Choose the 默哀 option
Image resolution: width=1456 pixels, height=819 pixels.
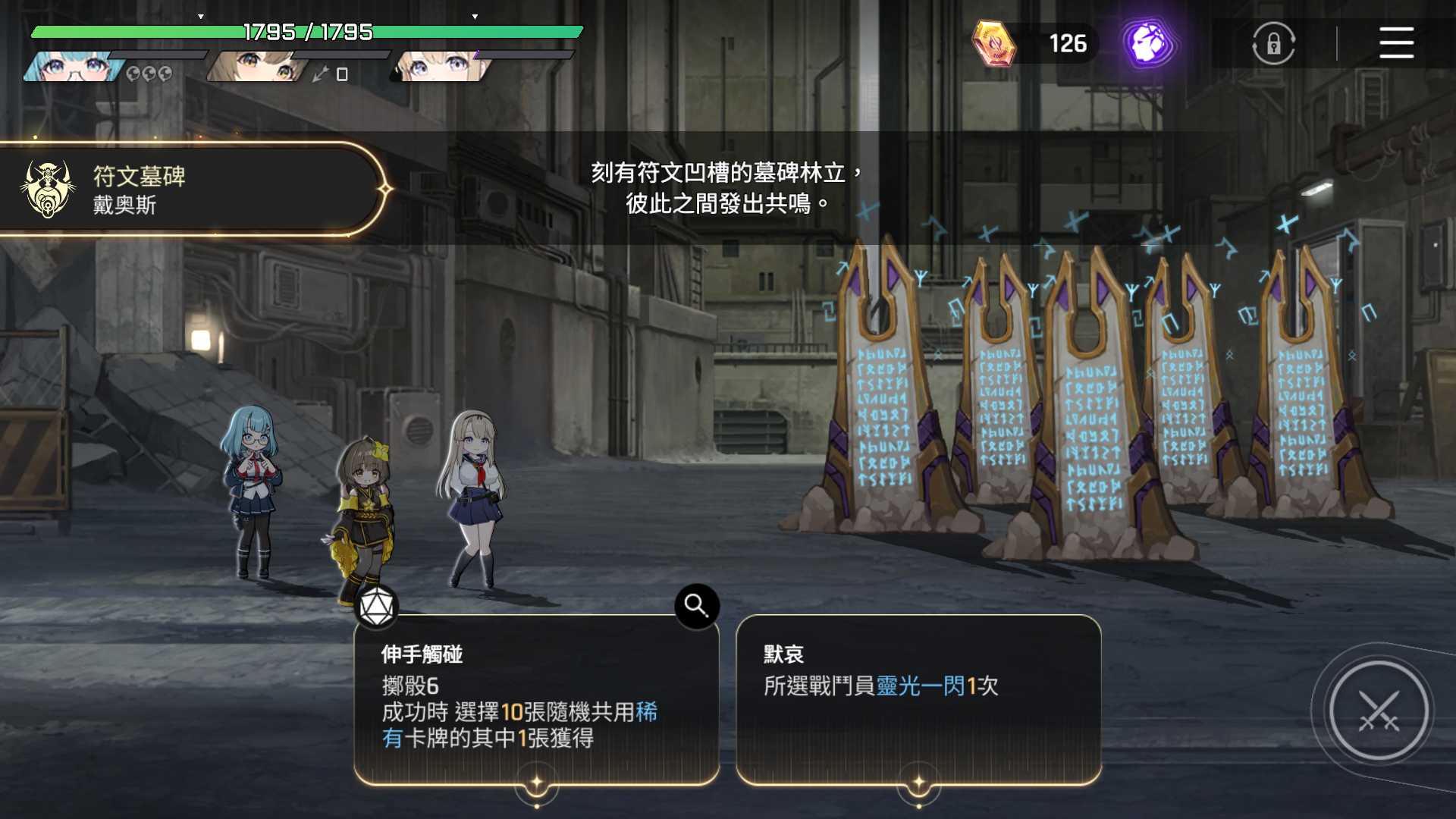[918, 698]
